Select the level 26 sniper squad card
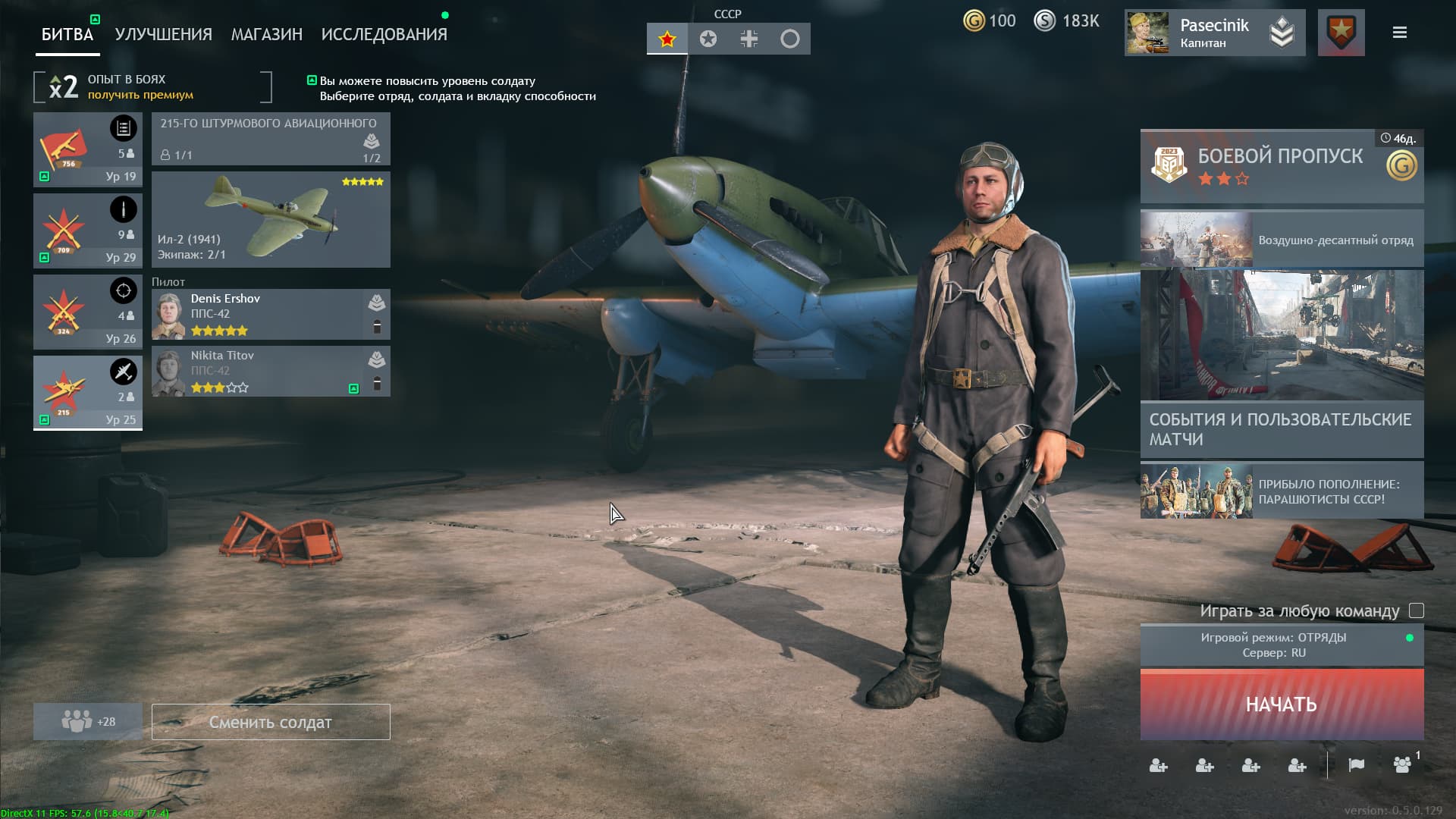The width and height of the screenshot is (1456, 819). pos(88,312)
